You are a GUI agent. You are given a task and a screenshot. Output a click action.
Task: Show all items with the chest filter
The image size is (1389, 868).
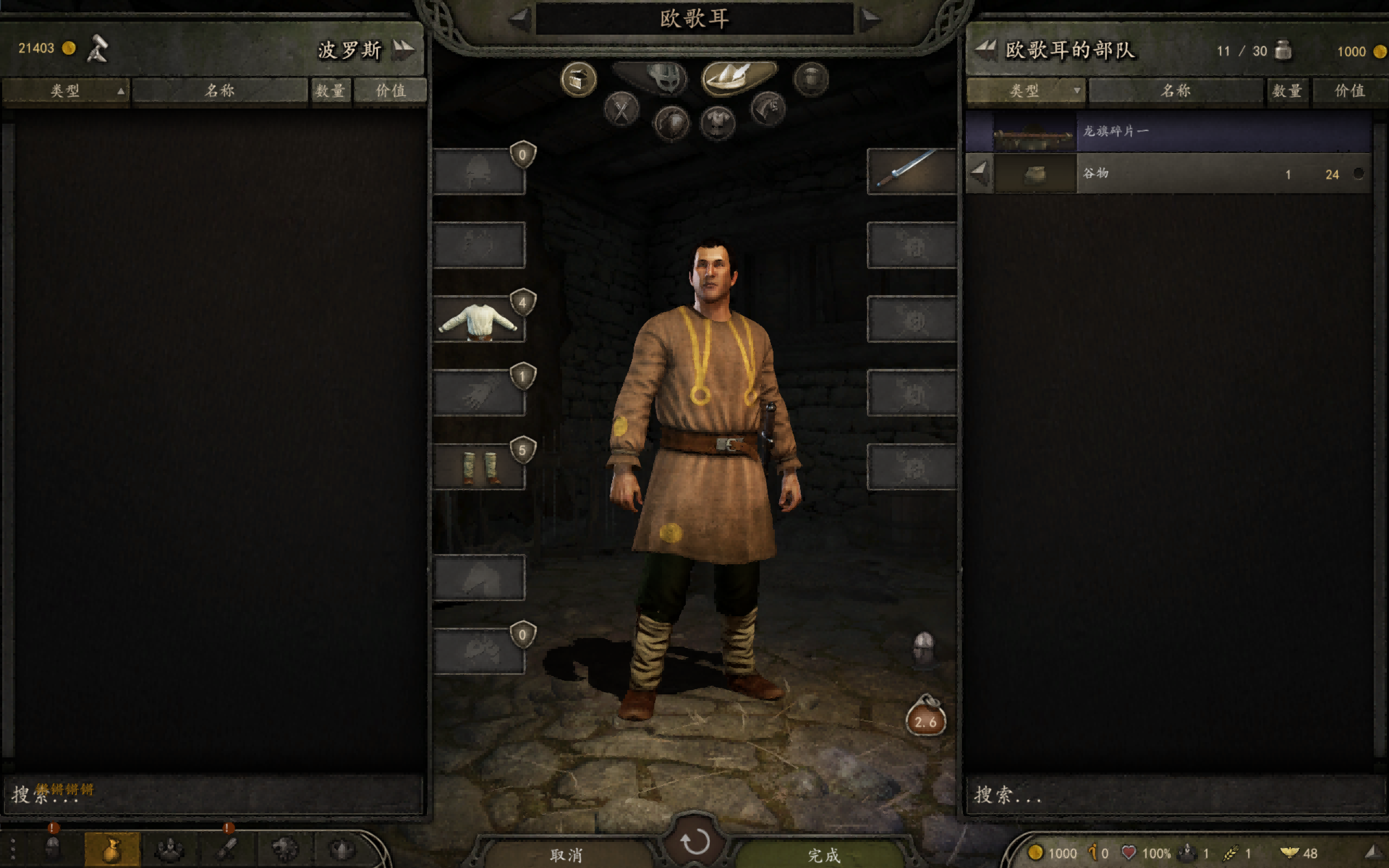578,79
